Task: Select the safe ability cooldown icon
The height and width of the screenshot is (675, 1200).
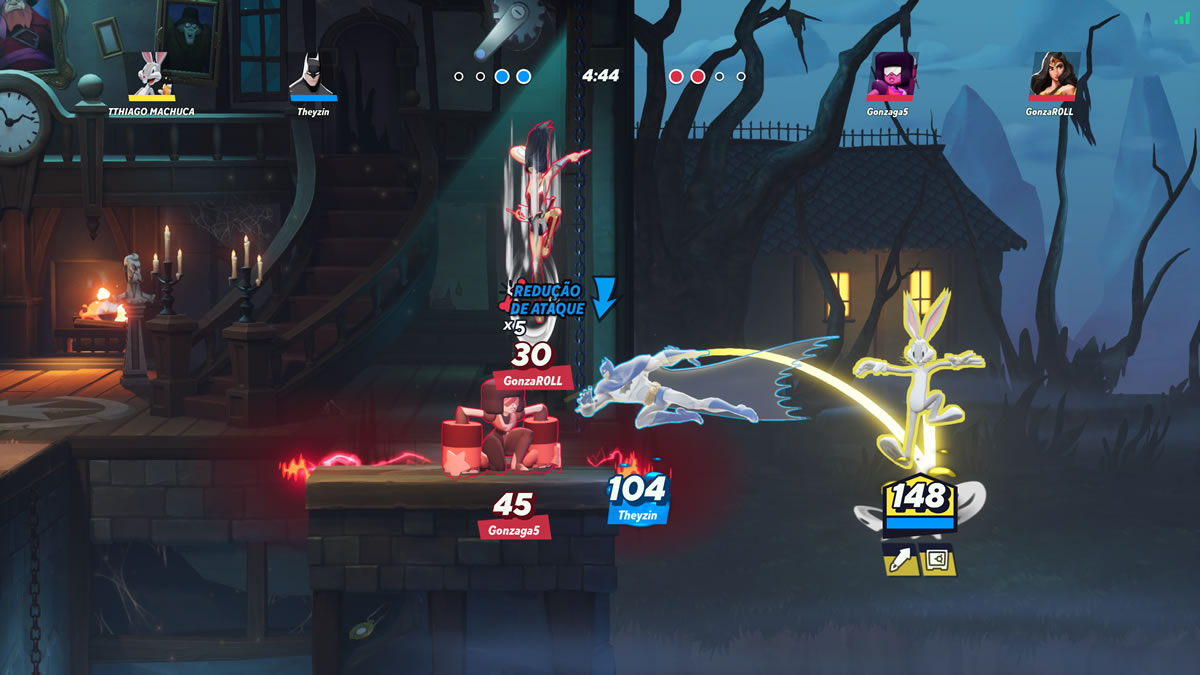Action: pyautogui.click(x=938, y=560)
